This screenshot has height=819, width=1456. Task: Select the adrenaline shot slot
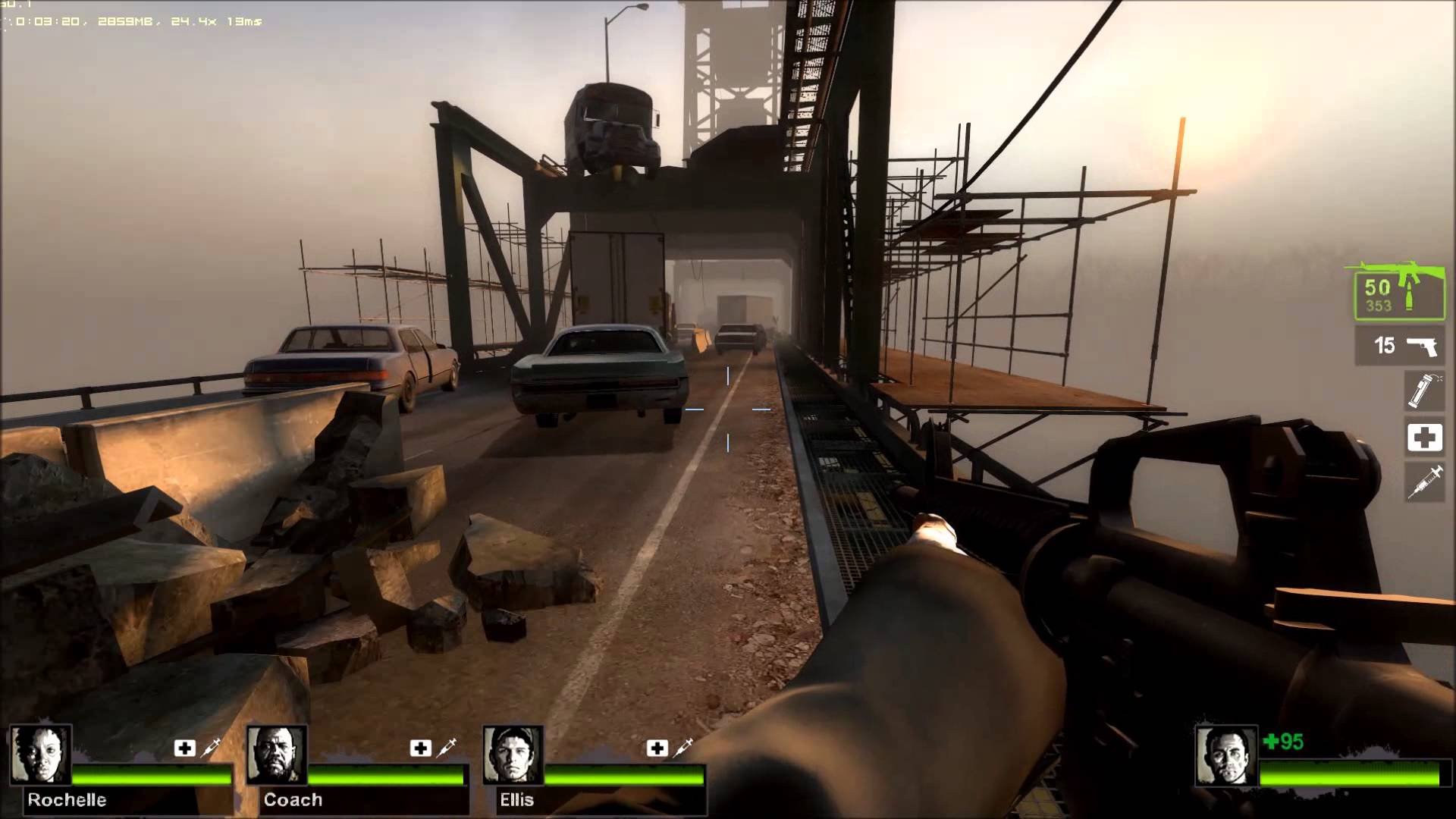coord(1424,482)
